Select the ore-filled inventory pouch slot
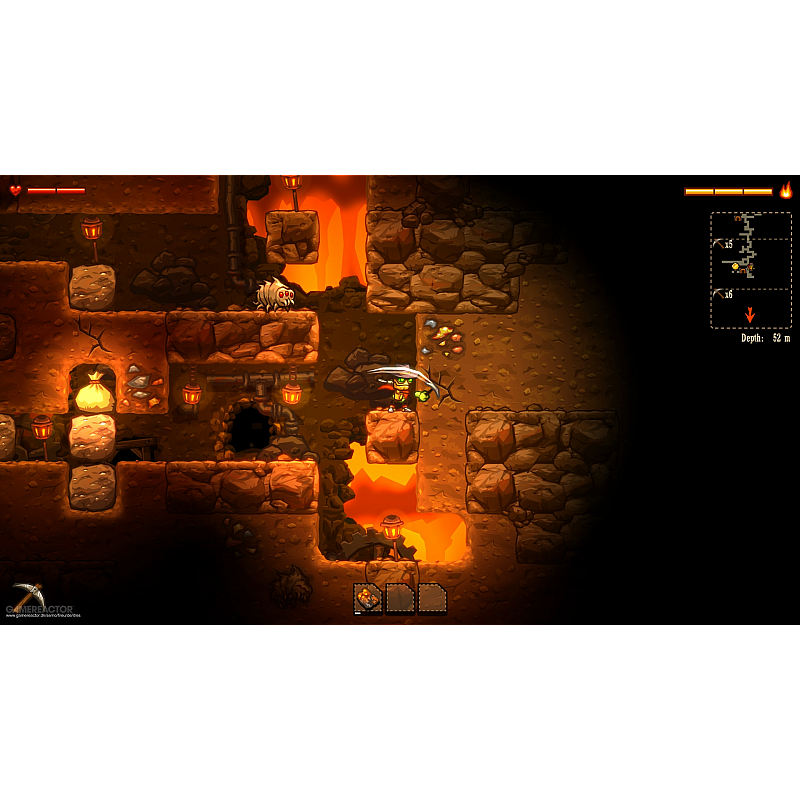Viewport: 800px width, 800px height. tap(368, 598)
